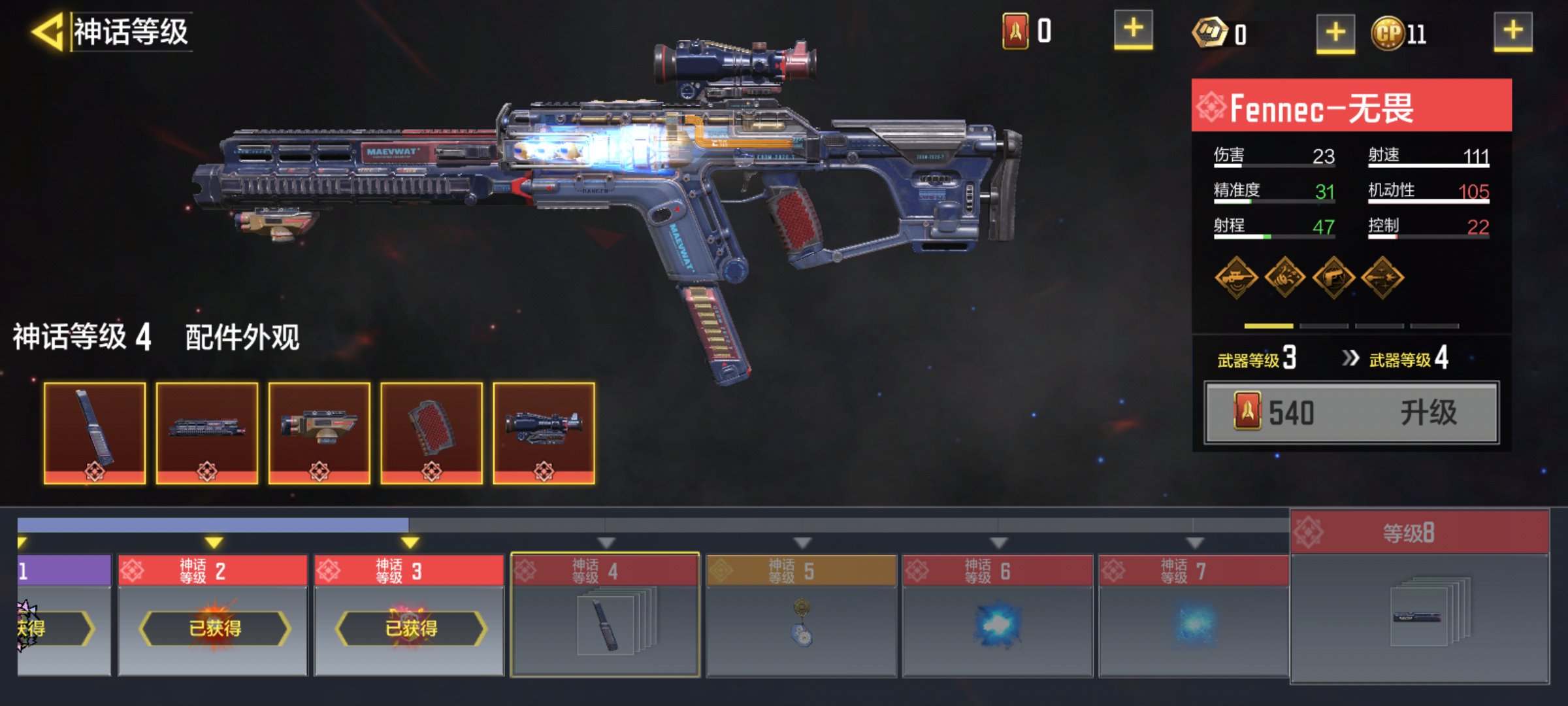Select the scope attachment skin slot

[x=544, y=433]
